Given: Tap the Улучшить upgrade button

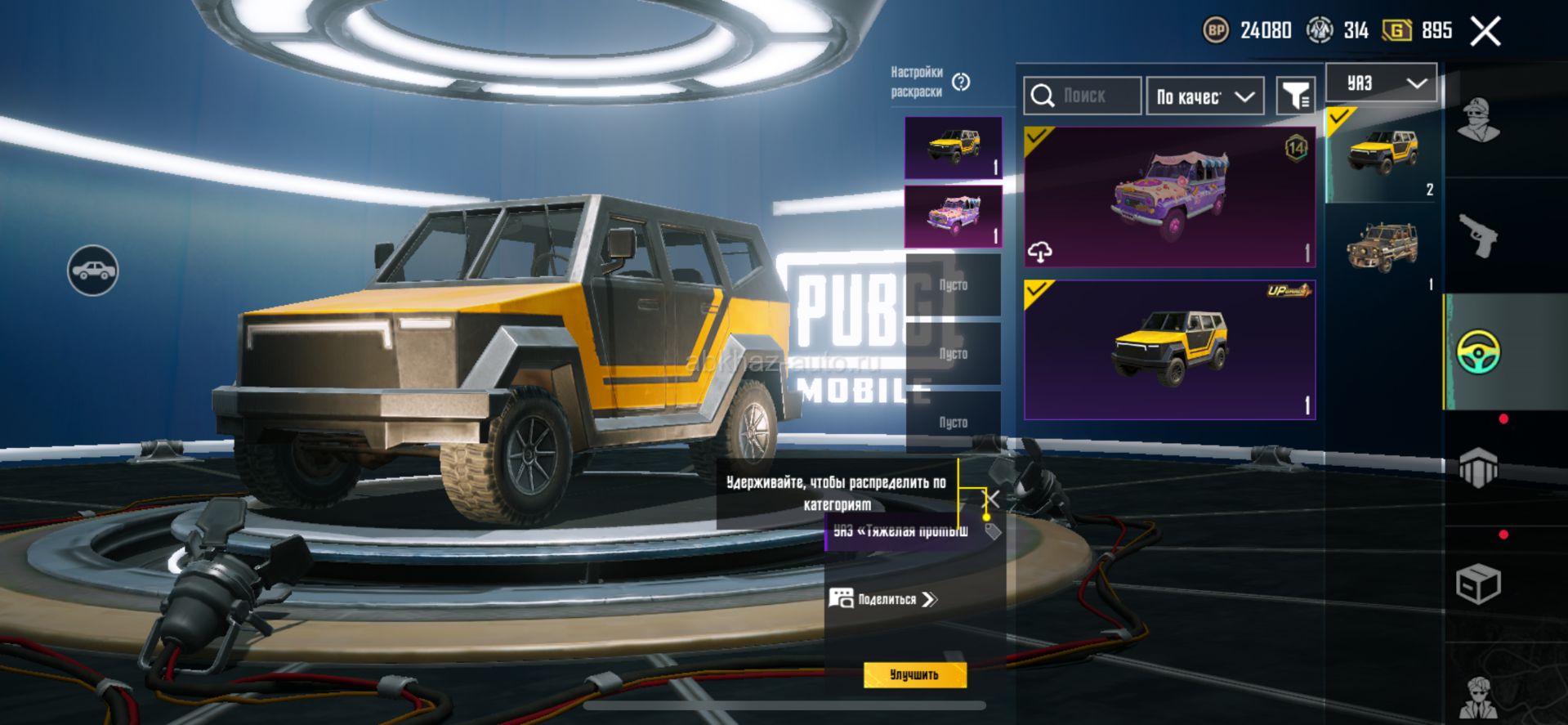Looking at the screenshot, I should [x=914, y=674].
